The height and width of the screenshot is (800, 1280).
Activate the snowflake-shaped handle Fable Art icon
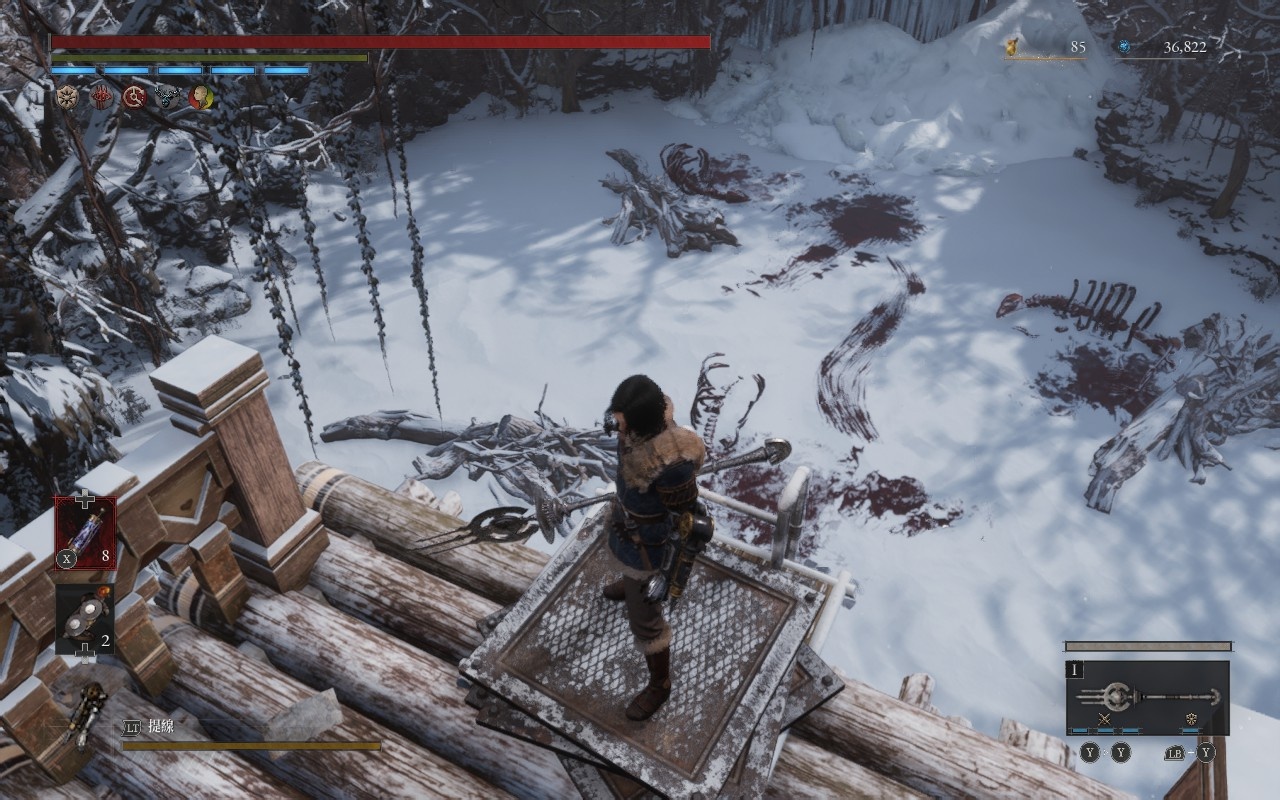coord(1192,719)
